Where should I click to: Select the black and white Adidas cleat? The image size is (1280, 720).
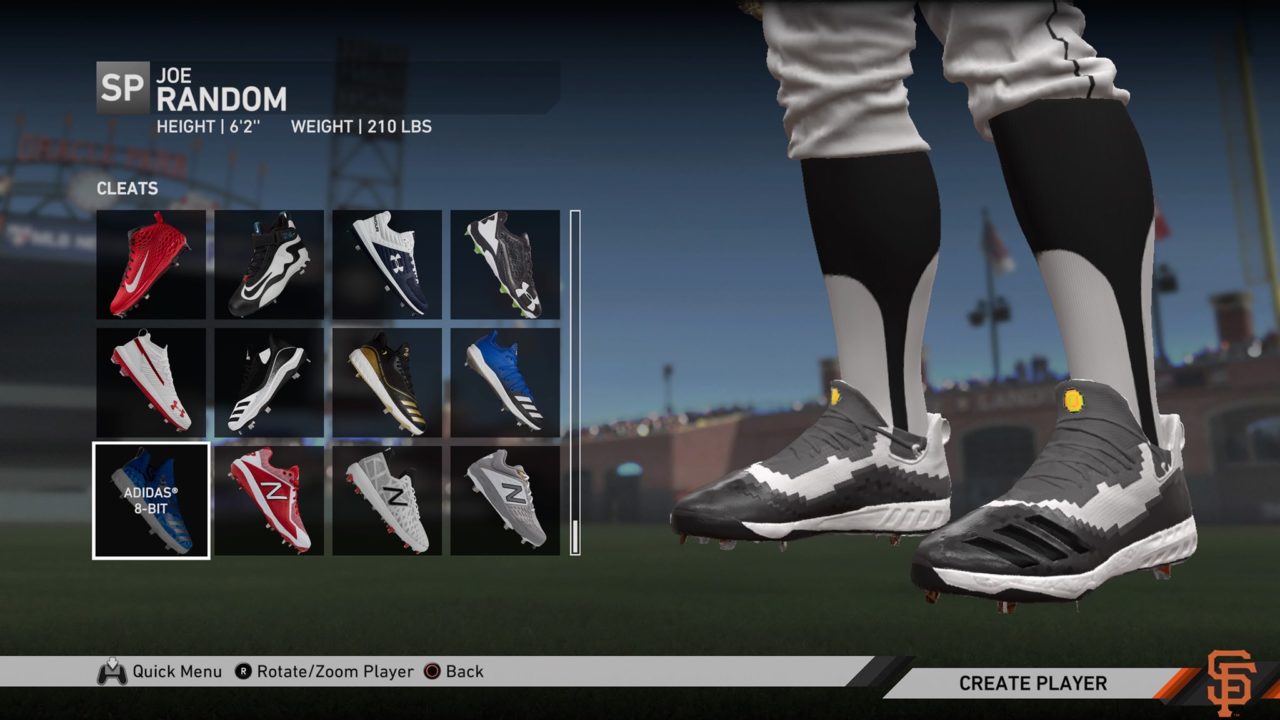[269, 382]
